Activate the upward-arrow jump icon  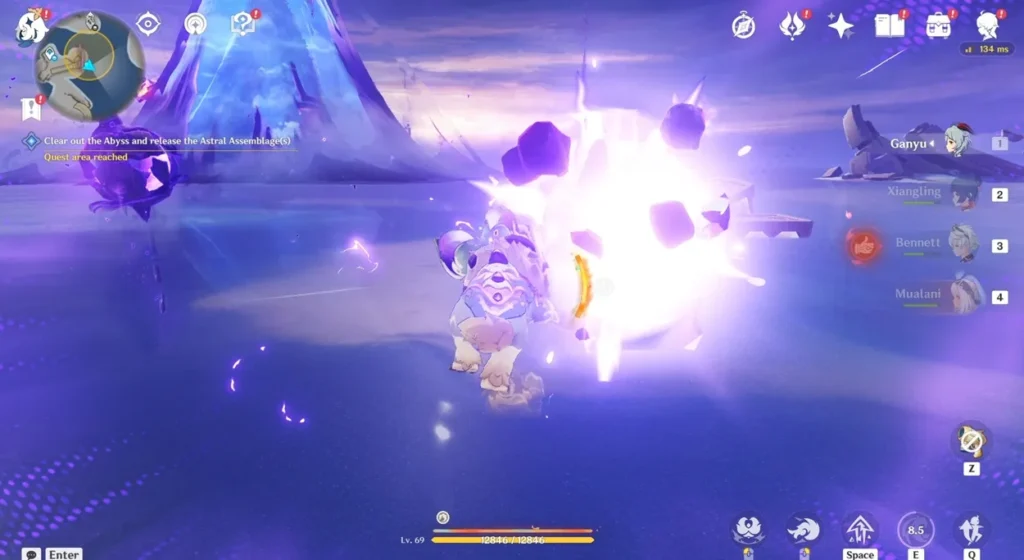click(x=860, y=530)
